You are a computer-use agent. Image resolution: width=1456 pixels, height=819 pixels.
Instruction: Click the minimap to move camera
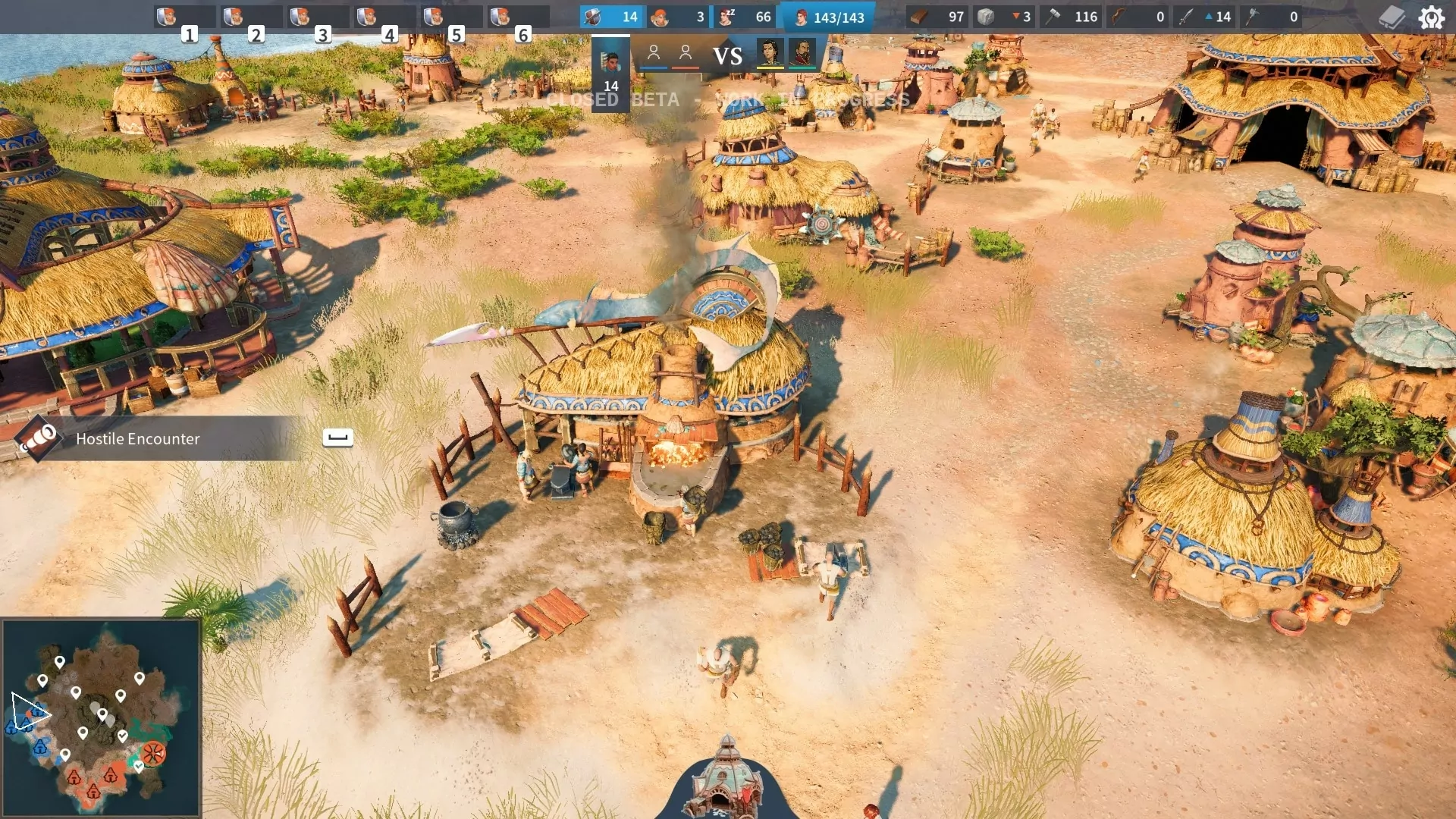102,717
